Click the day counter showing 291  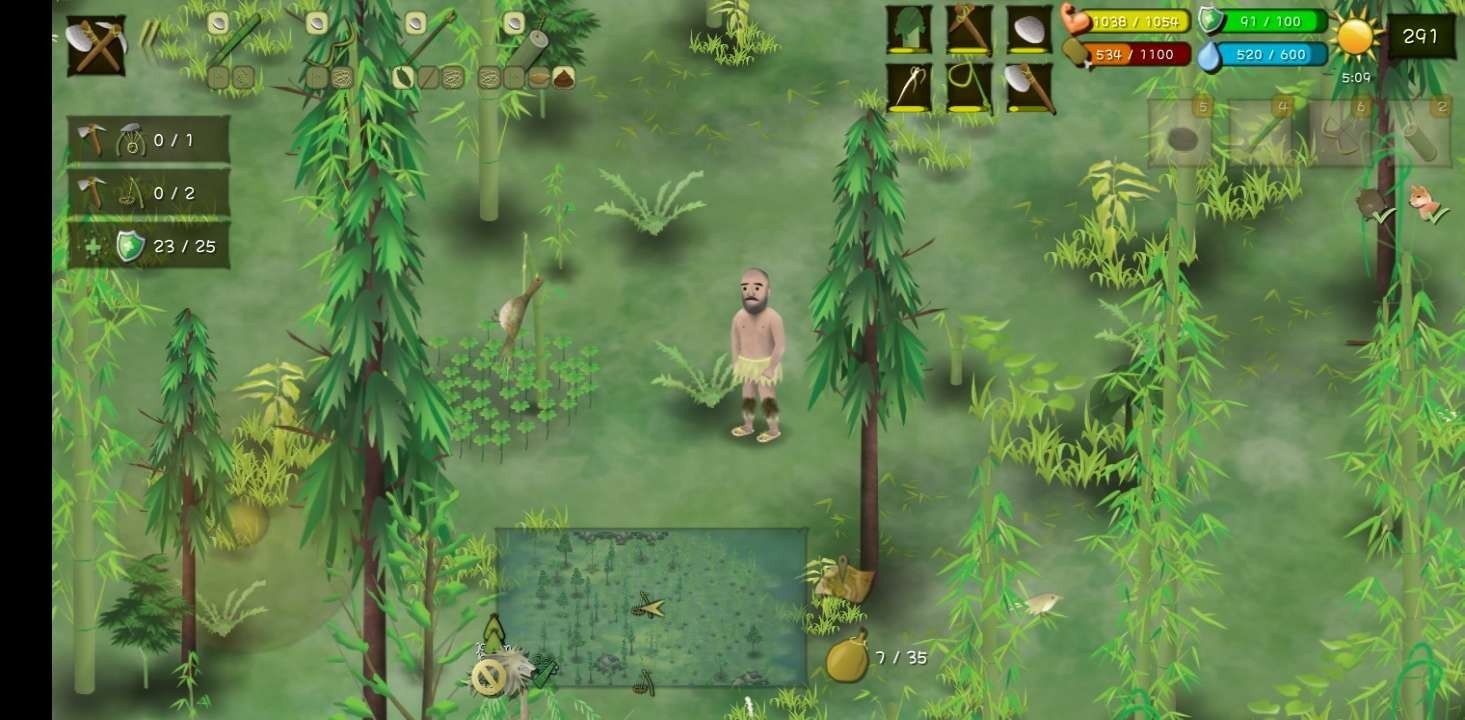coord(1421,36)
